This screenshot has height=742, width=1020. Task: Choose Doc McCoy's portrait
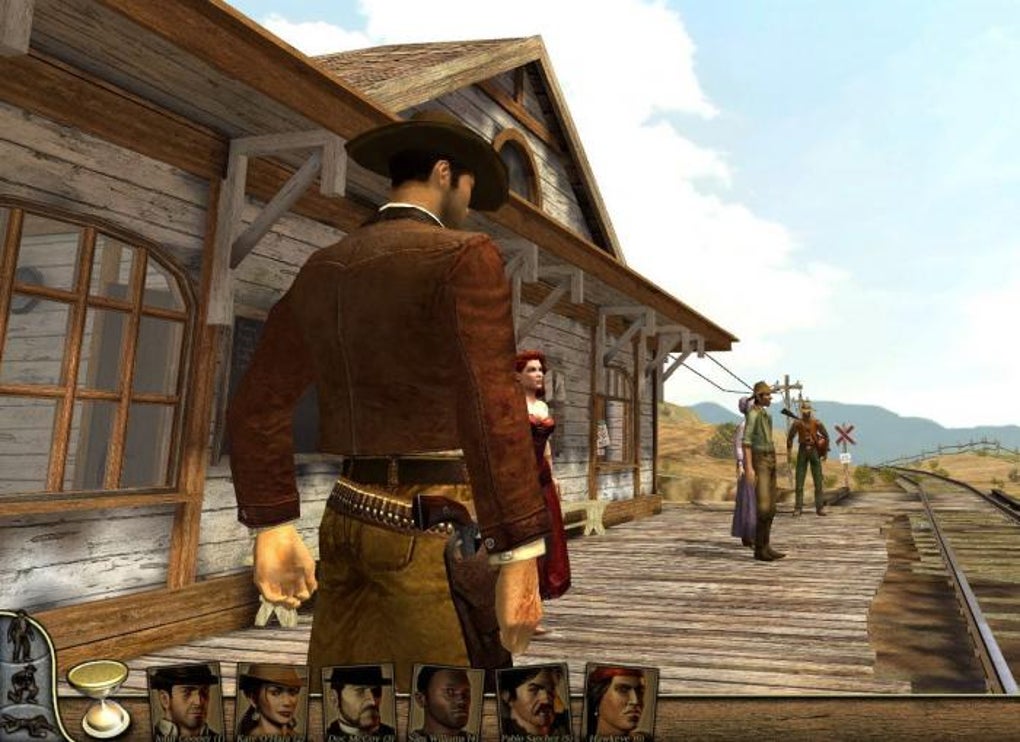358,702
